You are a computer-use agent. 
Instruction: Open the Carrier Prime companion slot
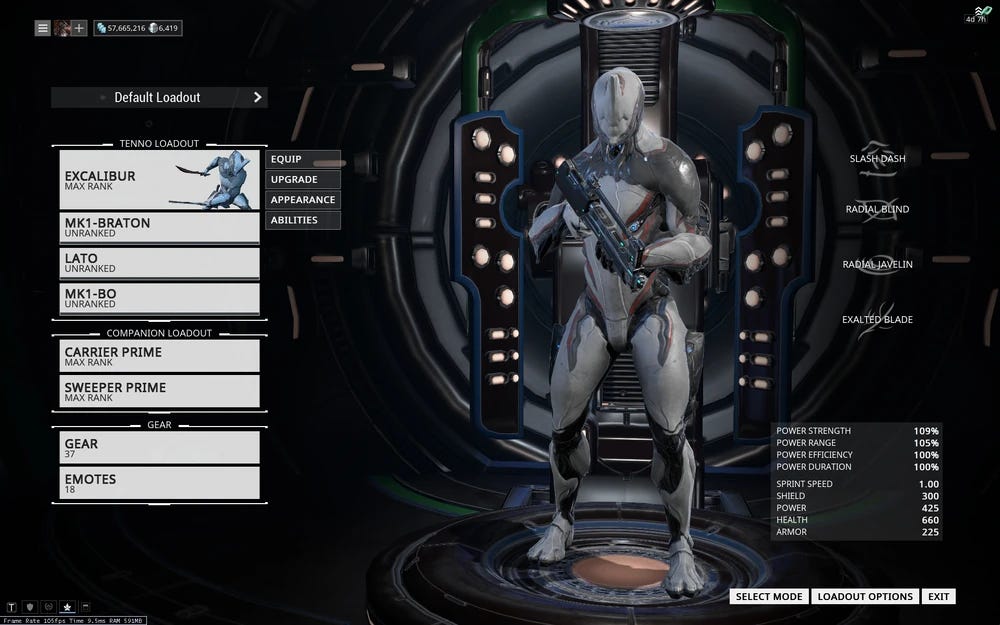click(159, 356)
